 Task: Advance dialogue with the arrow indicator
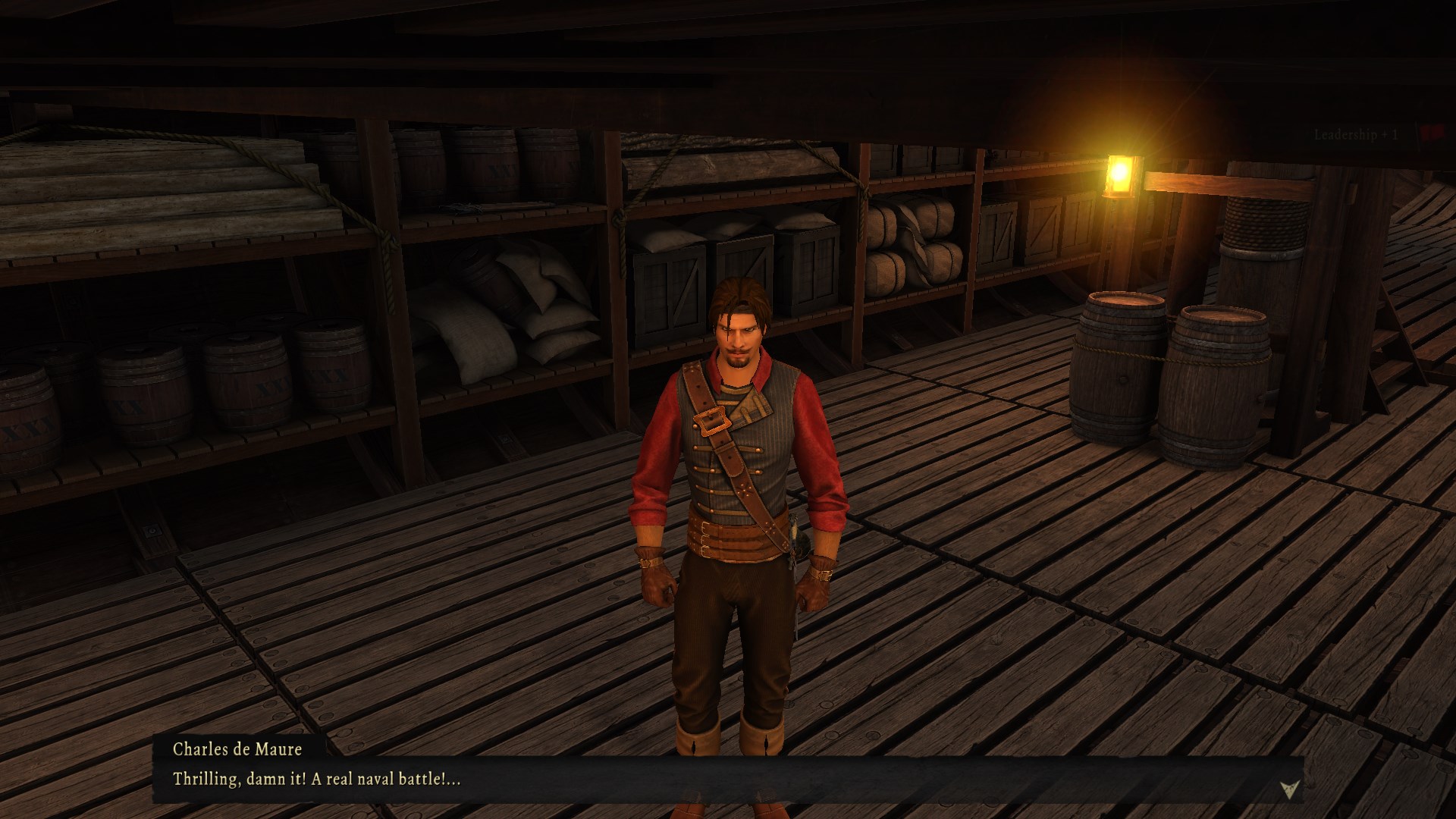point(1287,790)
